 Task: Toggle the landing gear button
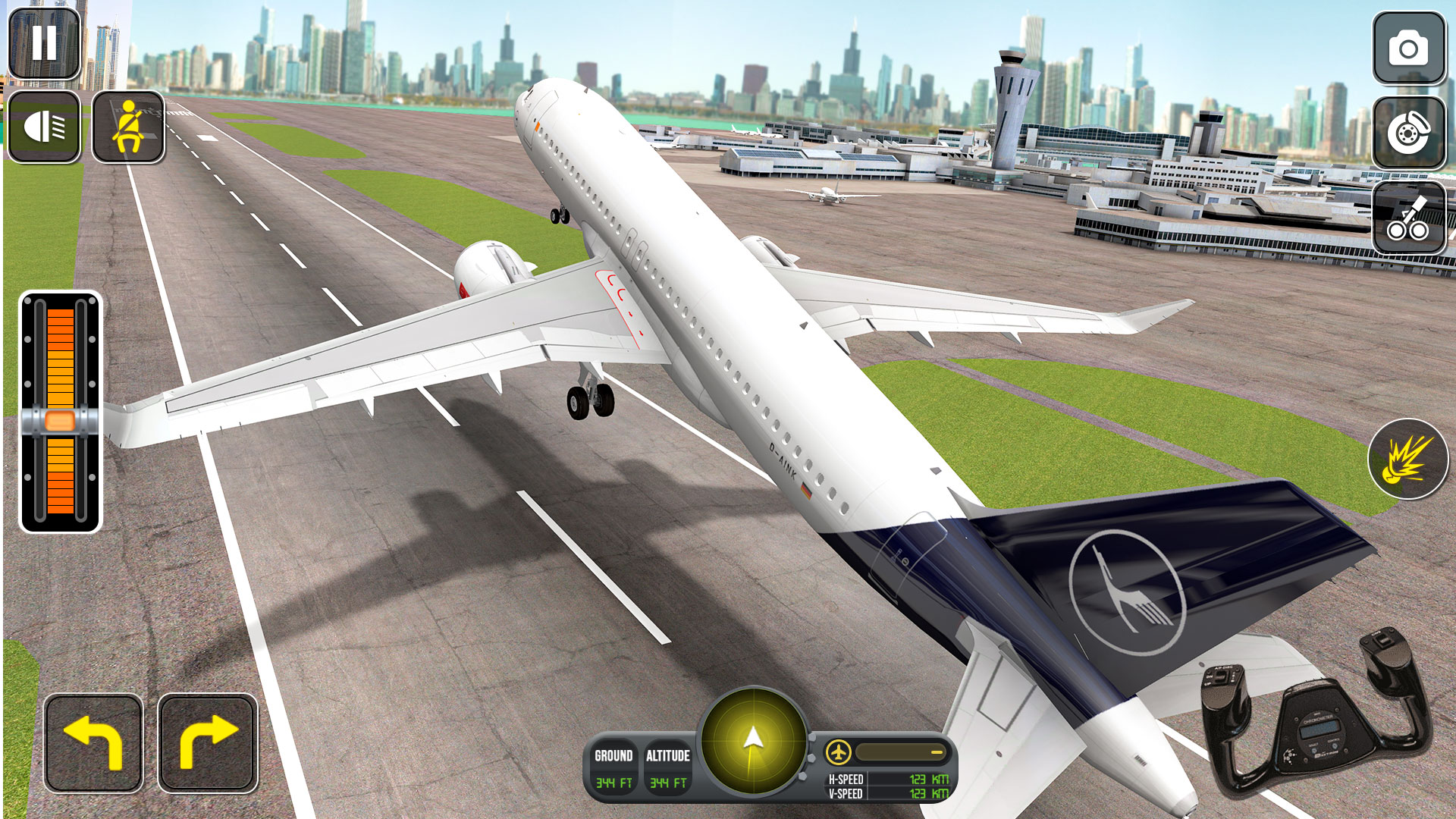(1408, 218)
